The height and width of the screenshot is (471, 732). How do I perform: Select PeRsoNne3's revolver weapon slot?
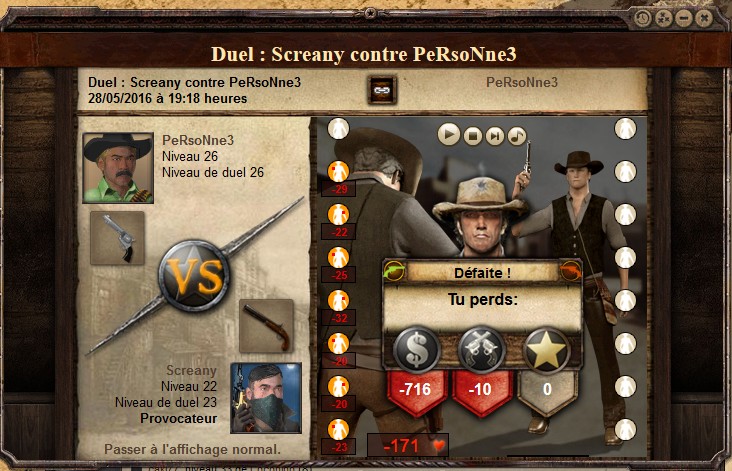click(117, 237)
